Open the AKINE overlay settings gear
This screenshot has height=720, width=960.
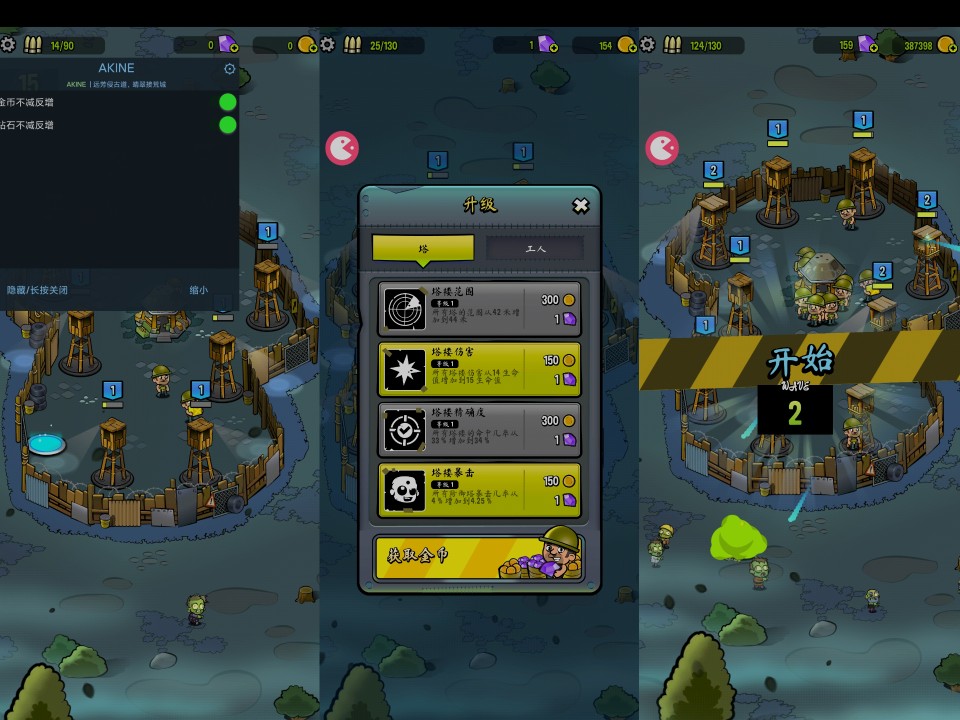230,69
